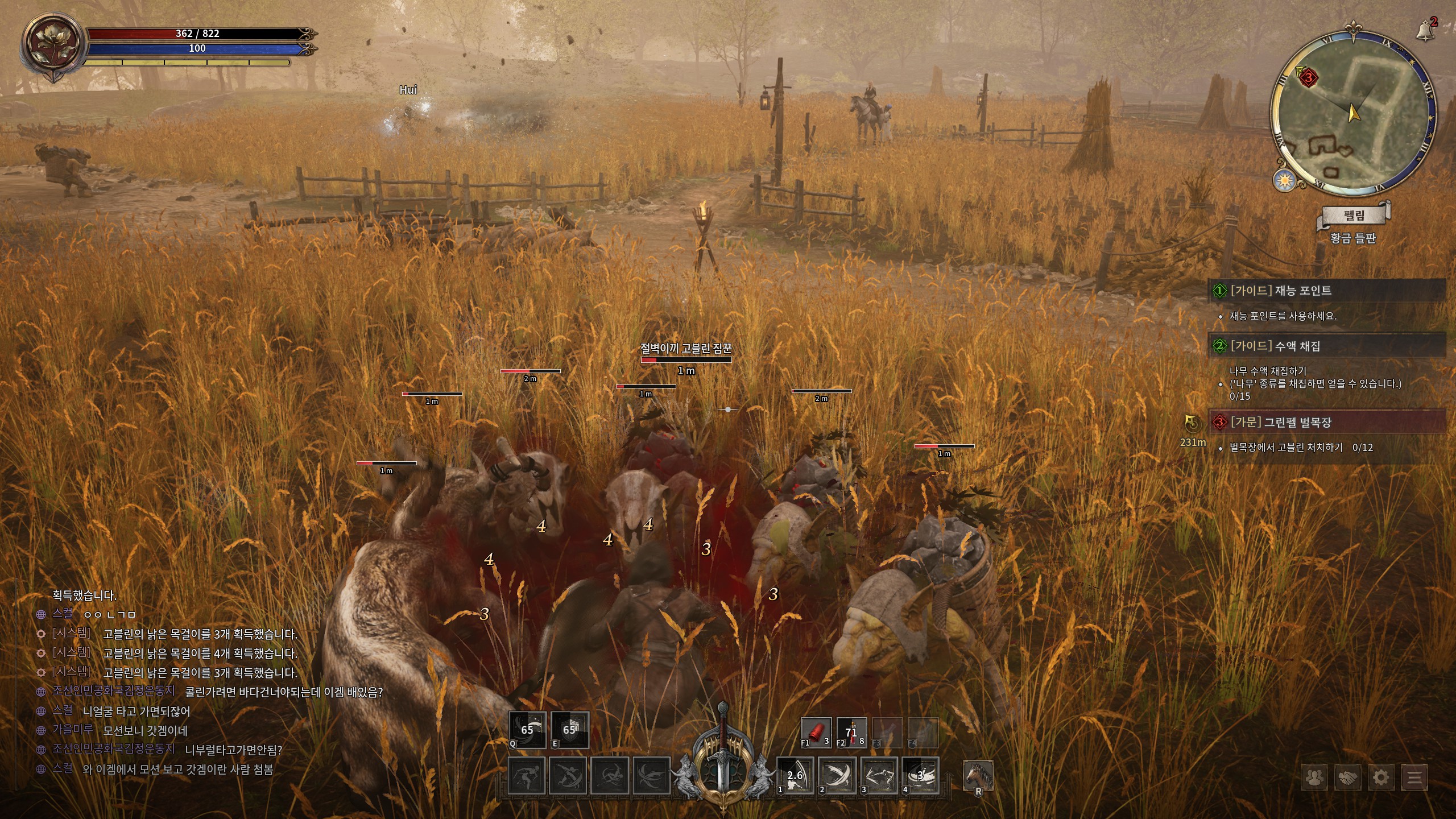Use the red scroll item slot

tap(816, 732)
